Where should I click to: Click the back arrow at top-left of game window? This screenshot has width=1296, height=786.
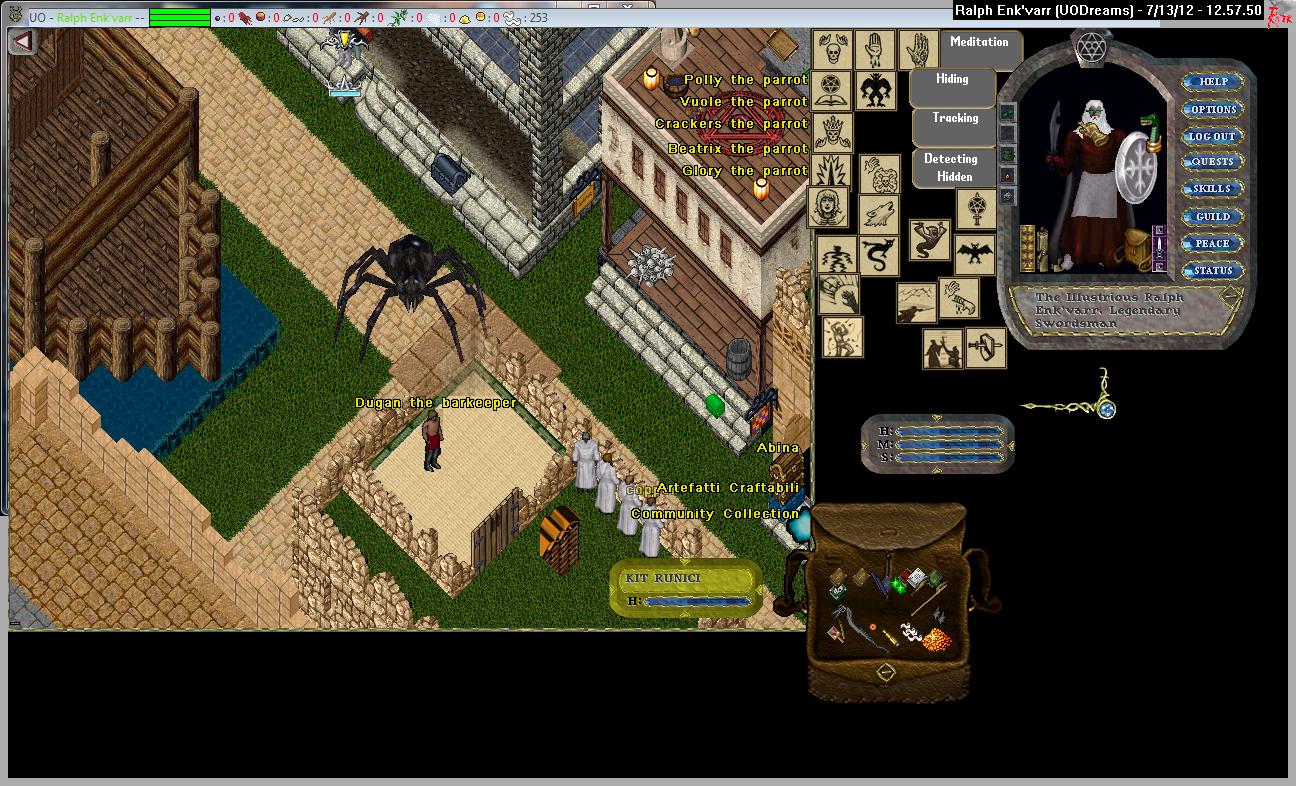(23, 41)
